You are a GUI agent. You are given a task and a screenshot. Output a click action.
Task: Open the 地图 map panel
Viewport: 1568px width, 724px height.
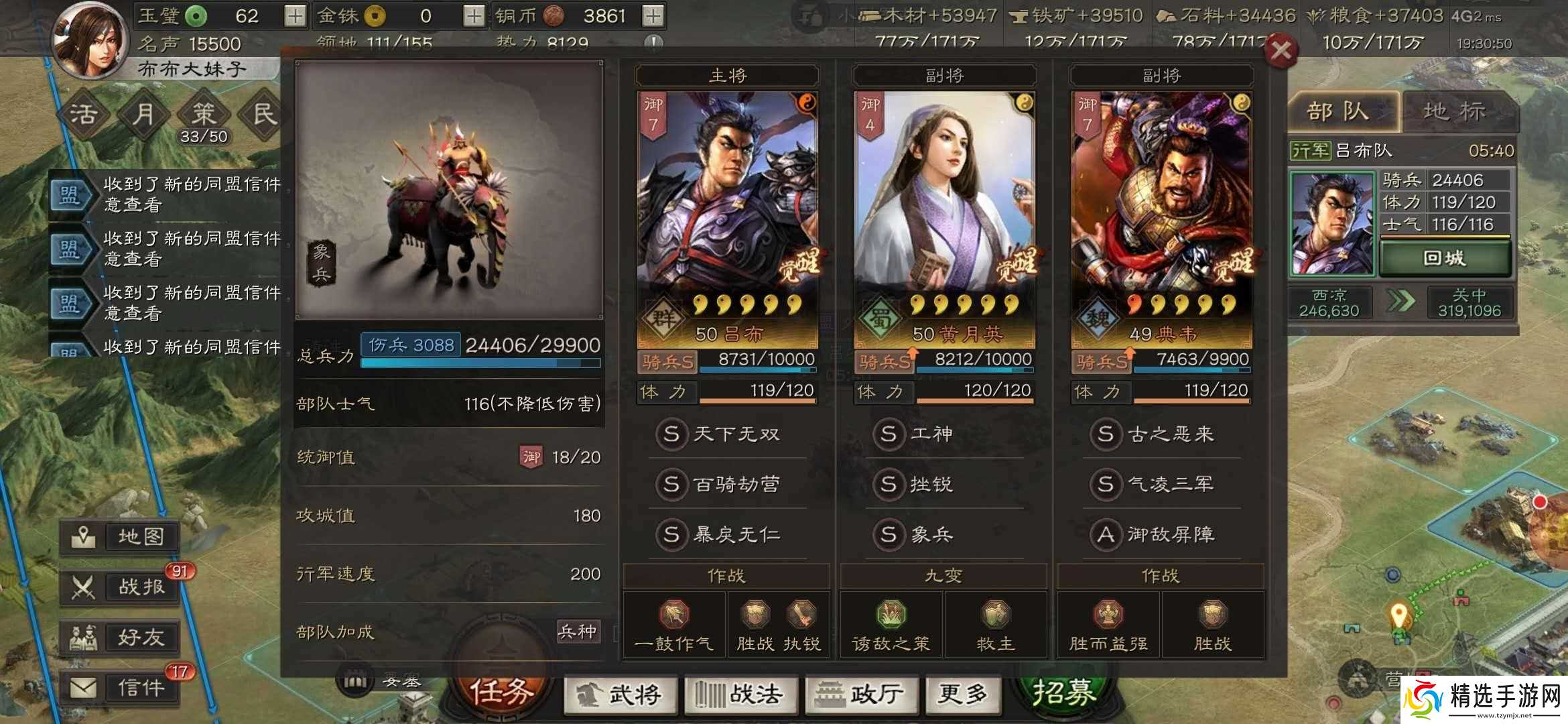[121, 536]
